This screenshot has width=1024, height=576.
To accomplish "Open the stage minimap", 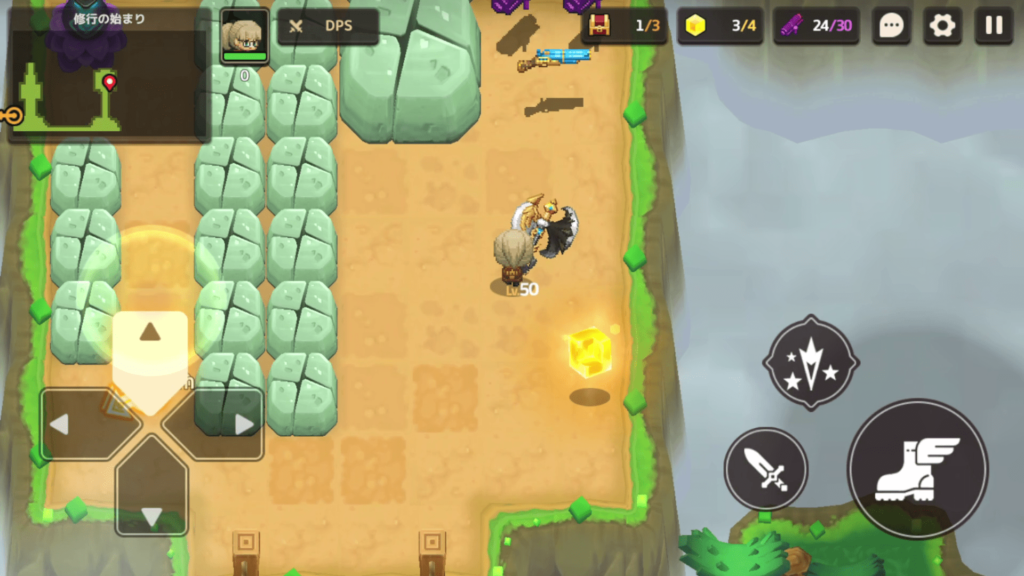I will click(108, 75).
